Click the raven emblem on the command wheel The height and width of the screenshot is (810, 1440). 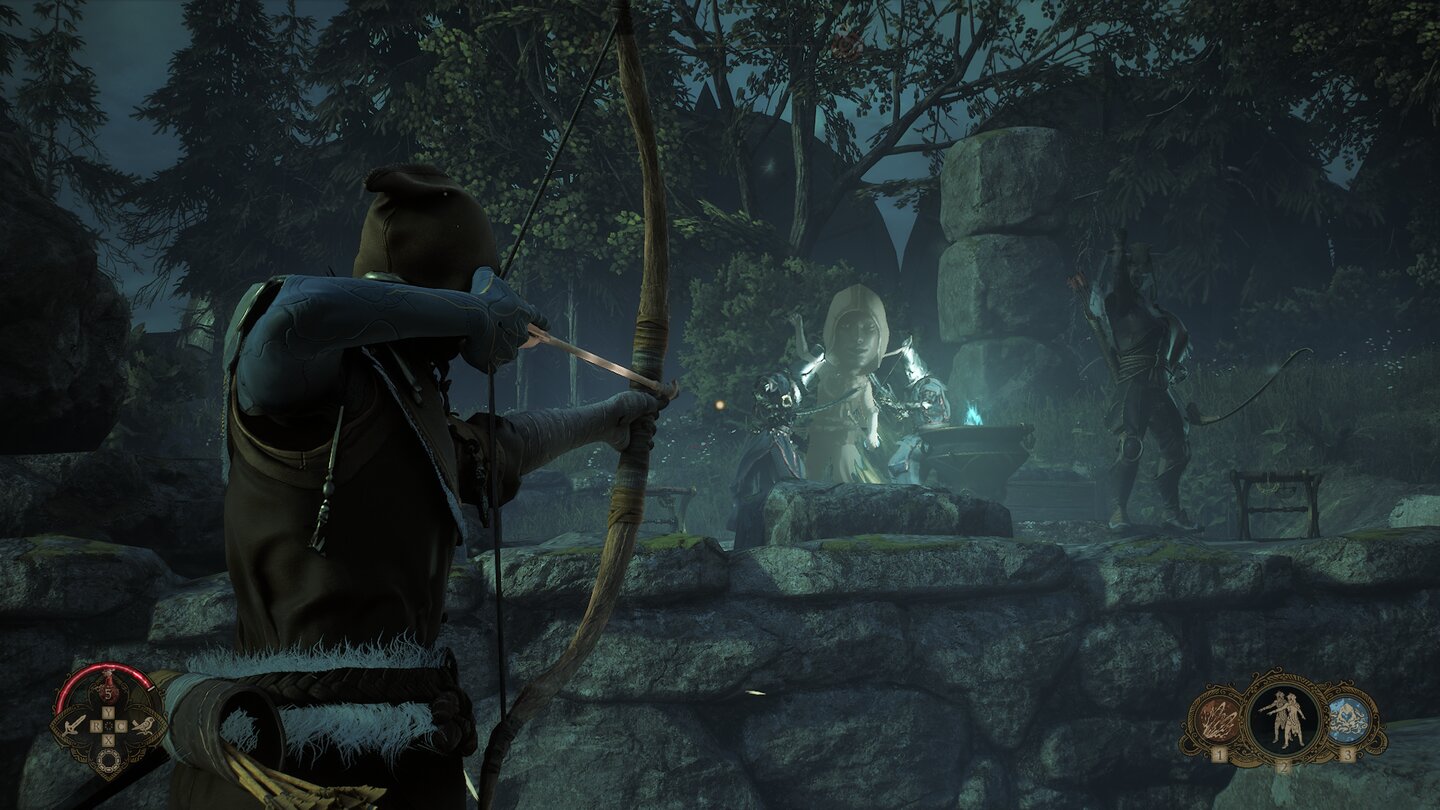[145, 726]
